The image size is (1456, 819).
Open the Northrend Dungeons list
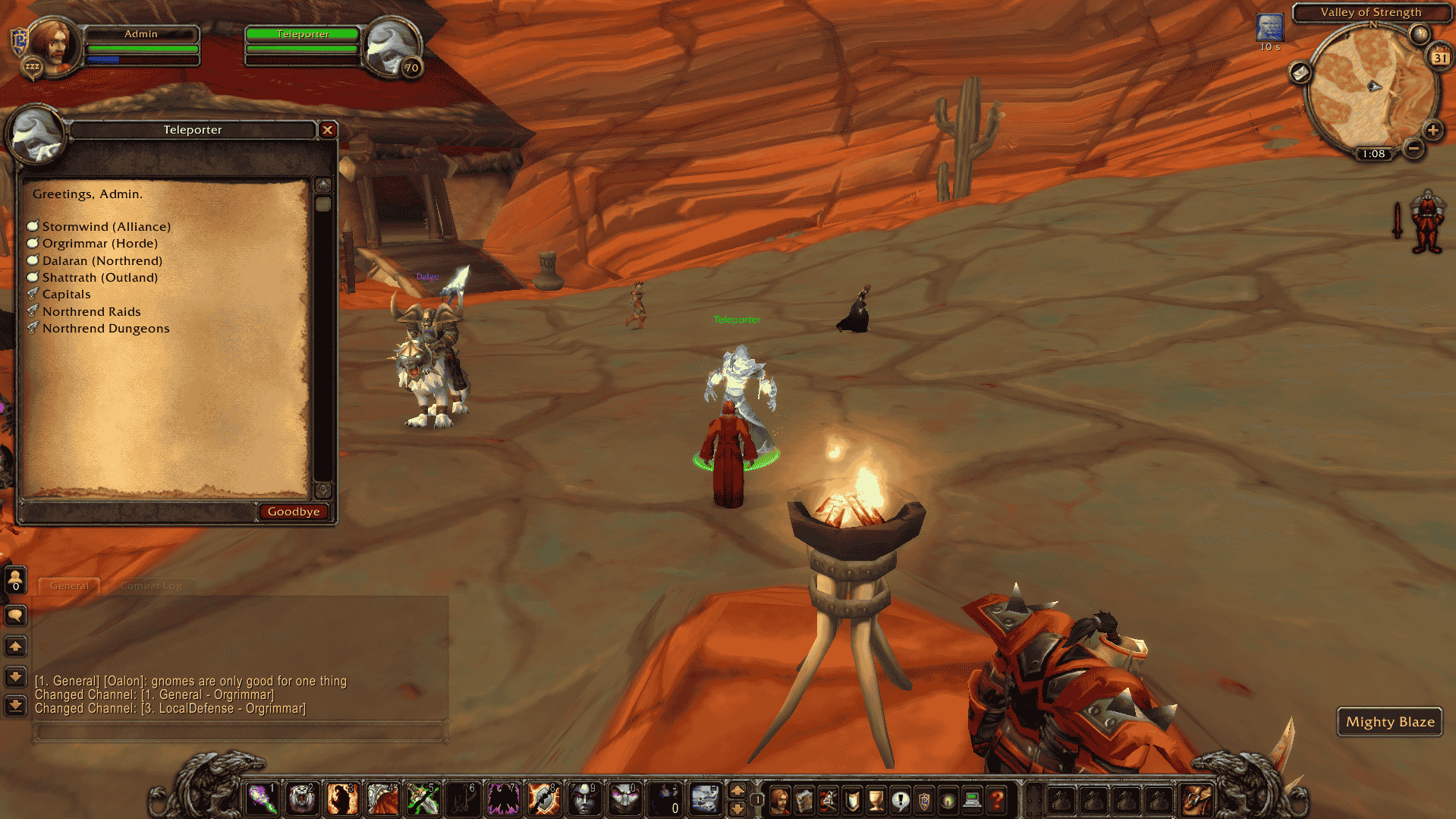point(105,328)
